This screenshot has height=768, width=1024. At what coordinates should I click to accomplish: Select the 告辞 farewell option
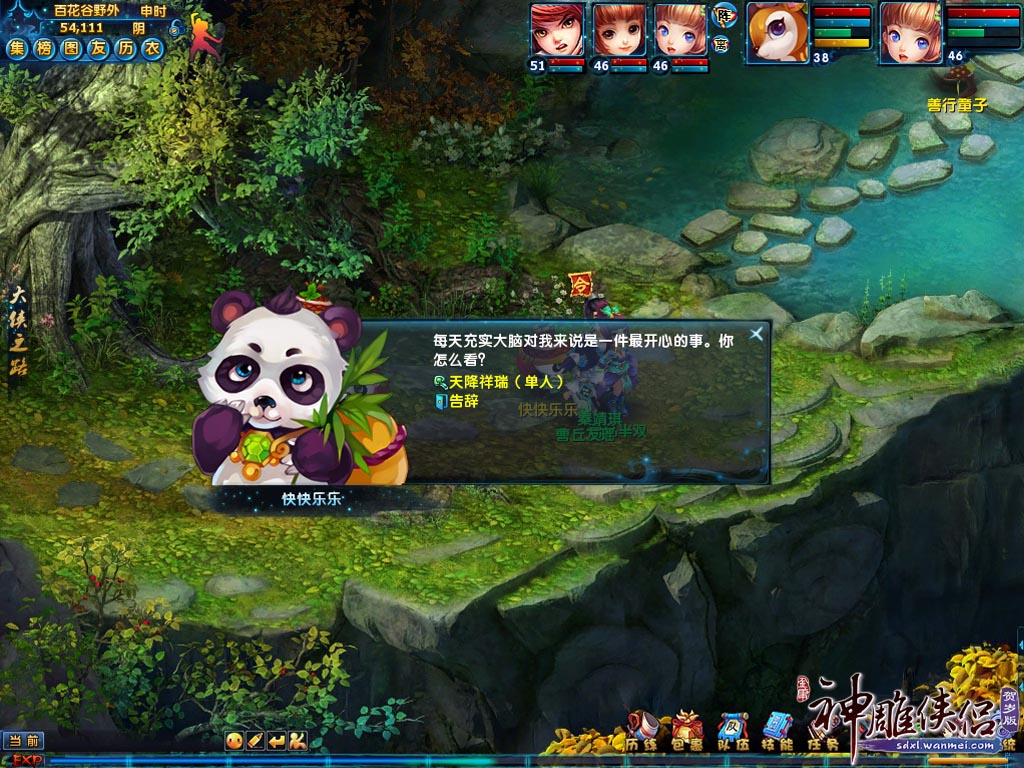(462, 401)
